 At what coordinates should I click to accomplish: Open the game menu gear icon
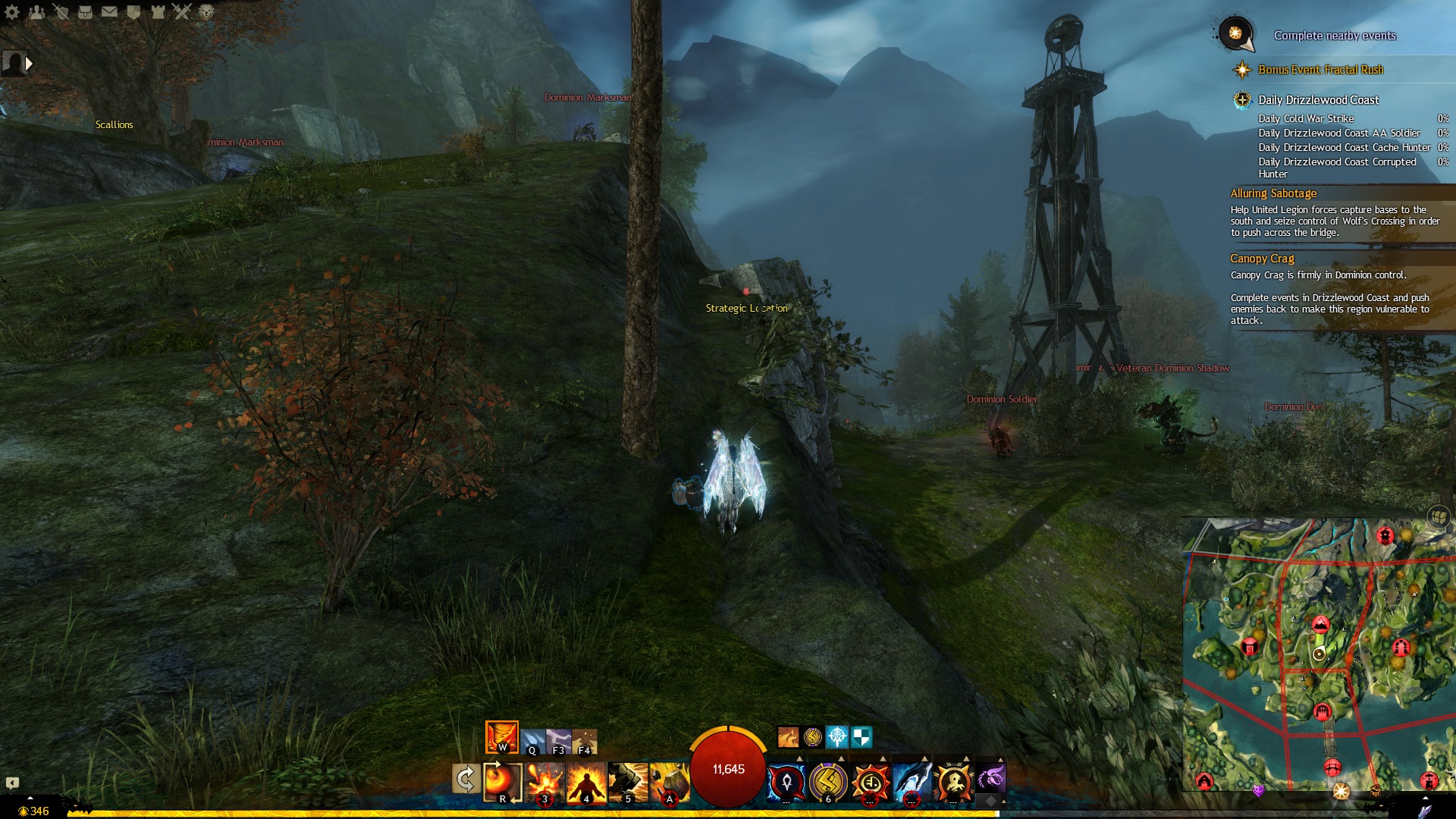click(12, 11)
